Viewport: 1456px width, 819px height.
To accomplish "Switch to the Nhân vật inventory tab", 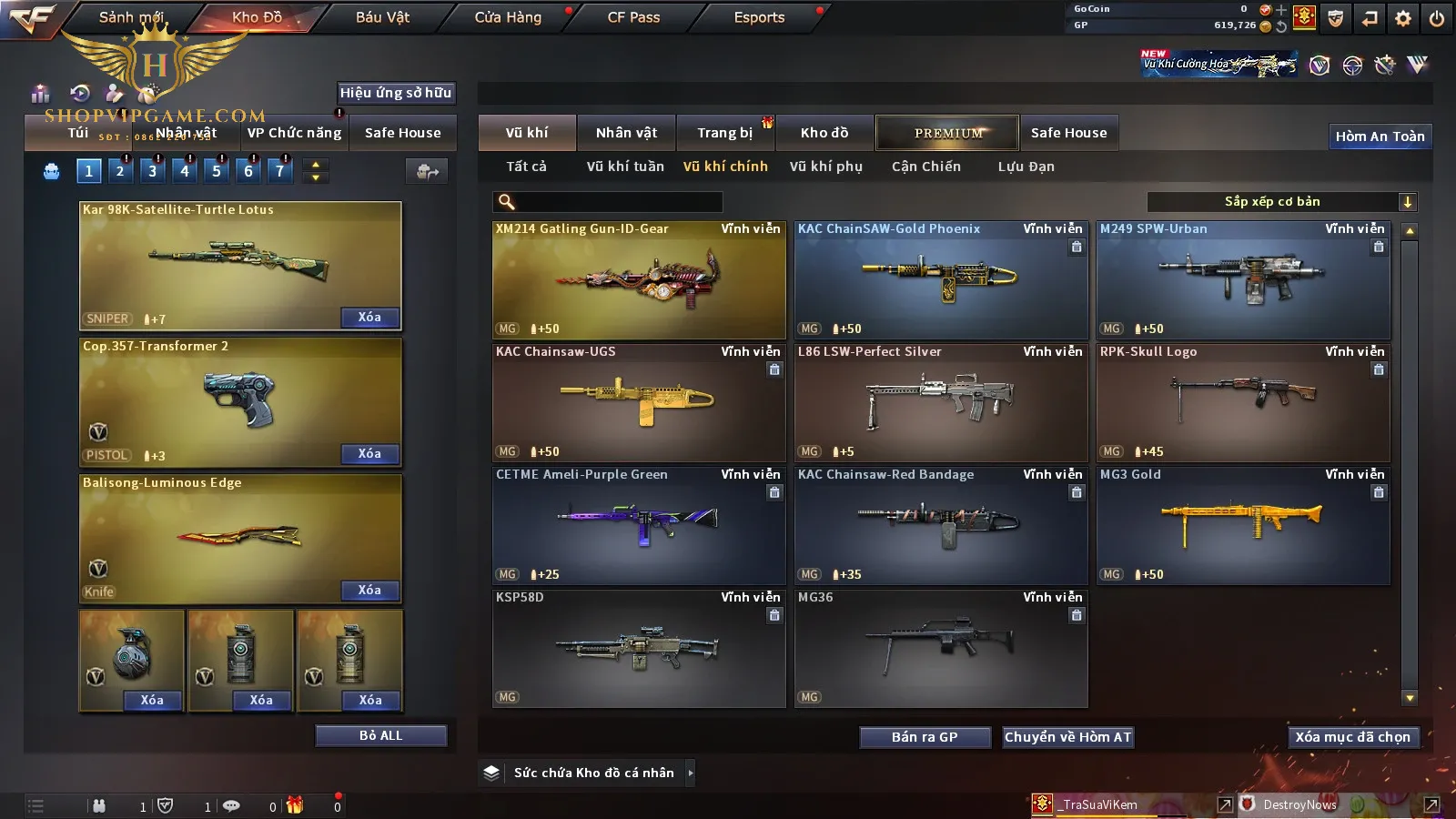I will (626, 133).
